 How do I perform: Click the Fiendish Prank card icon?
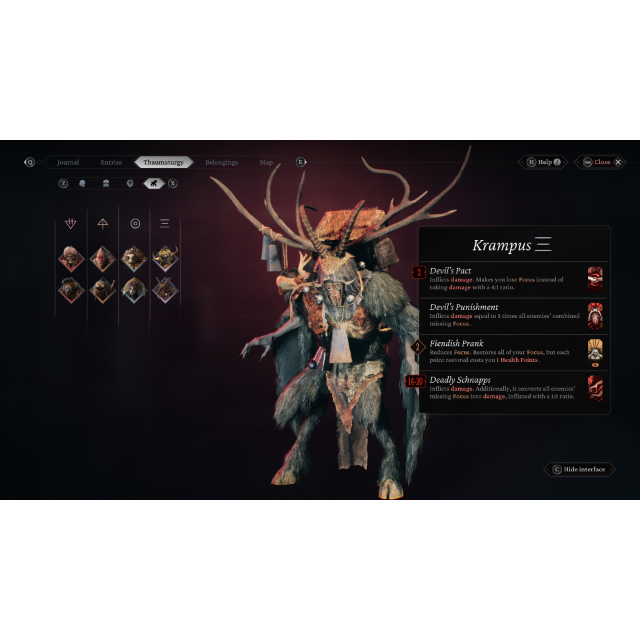pos(595,351)
